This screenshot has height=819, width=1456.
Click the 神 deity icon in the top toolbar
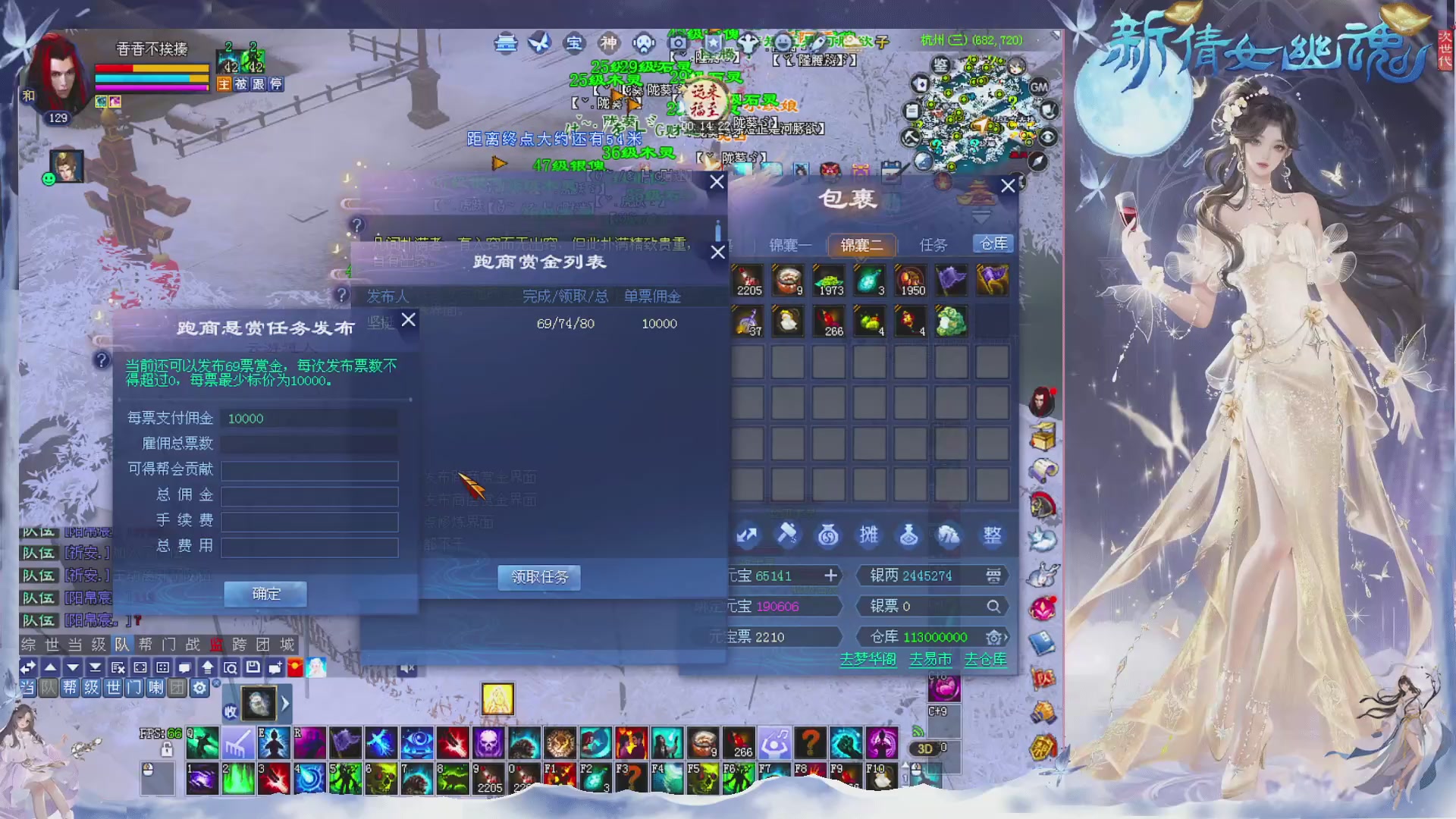click(x=609, y=44)
